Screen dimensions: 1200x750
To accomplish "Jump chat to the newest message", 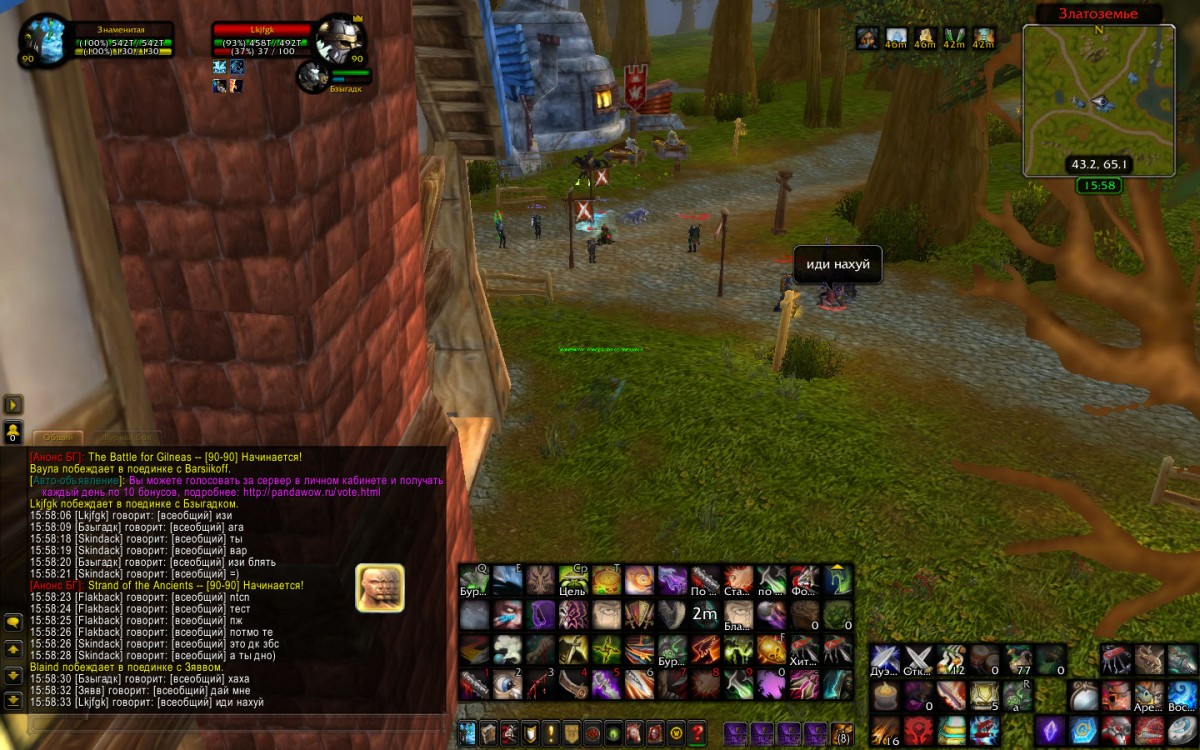I will pos(14,700).
